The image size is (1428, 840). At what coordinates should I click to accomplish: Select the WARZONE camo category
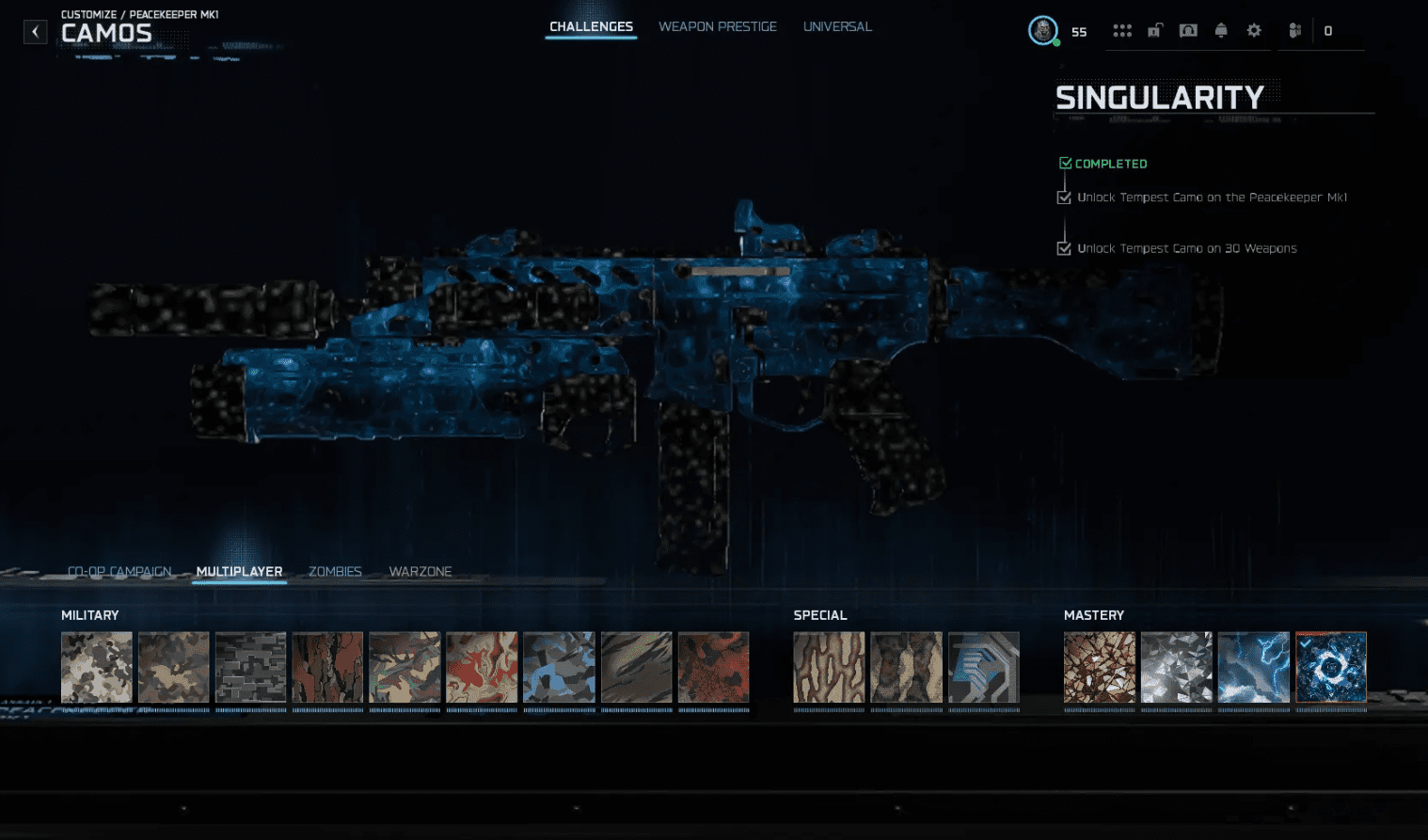(420, 571)
